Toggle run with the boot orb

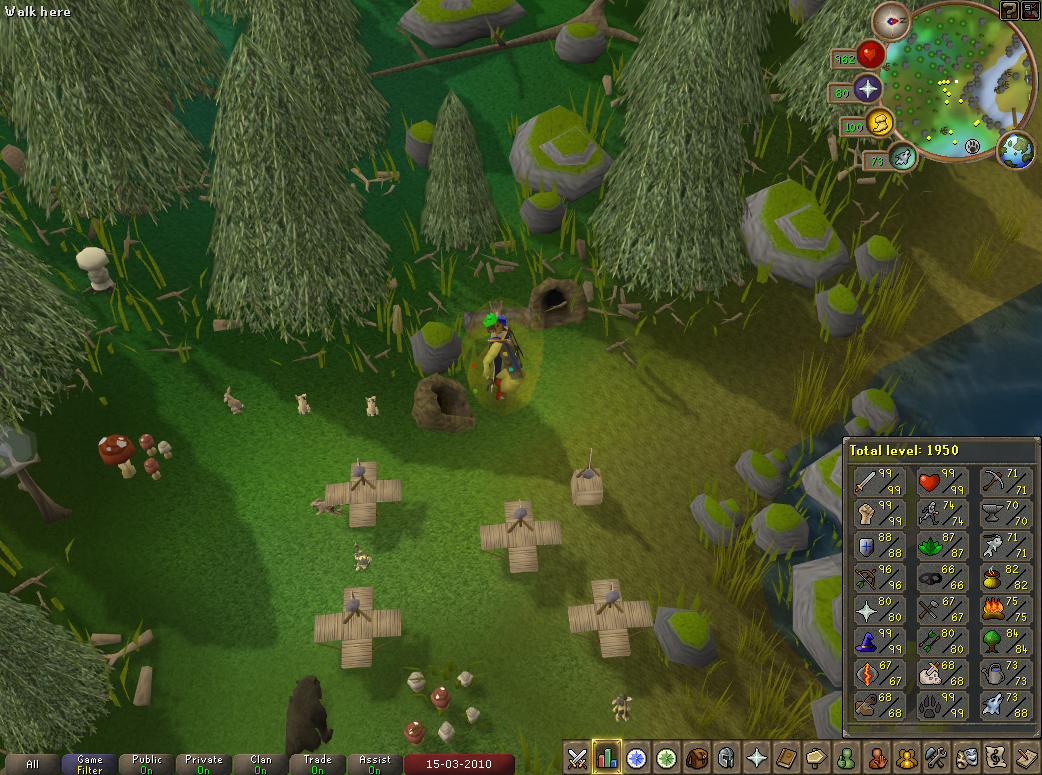click(879, 123)
